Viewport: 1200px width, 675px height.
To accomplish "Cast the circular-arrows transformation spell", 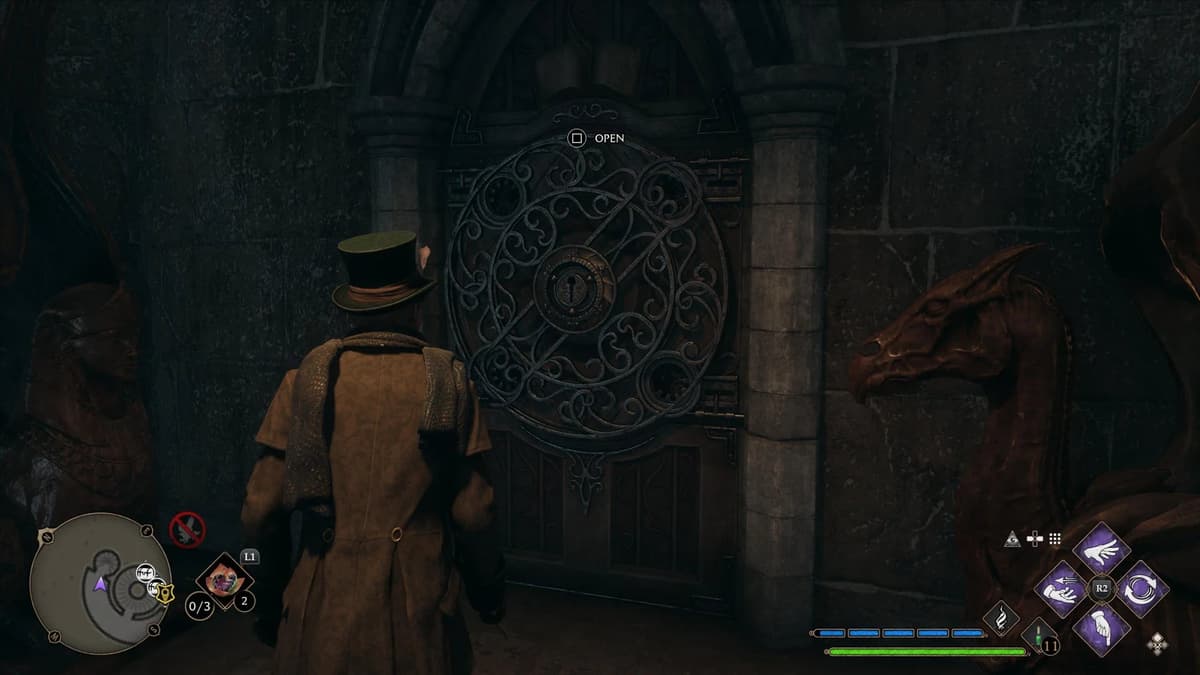I will coord(1141,589).
